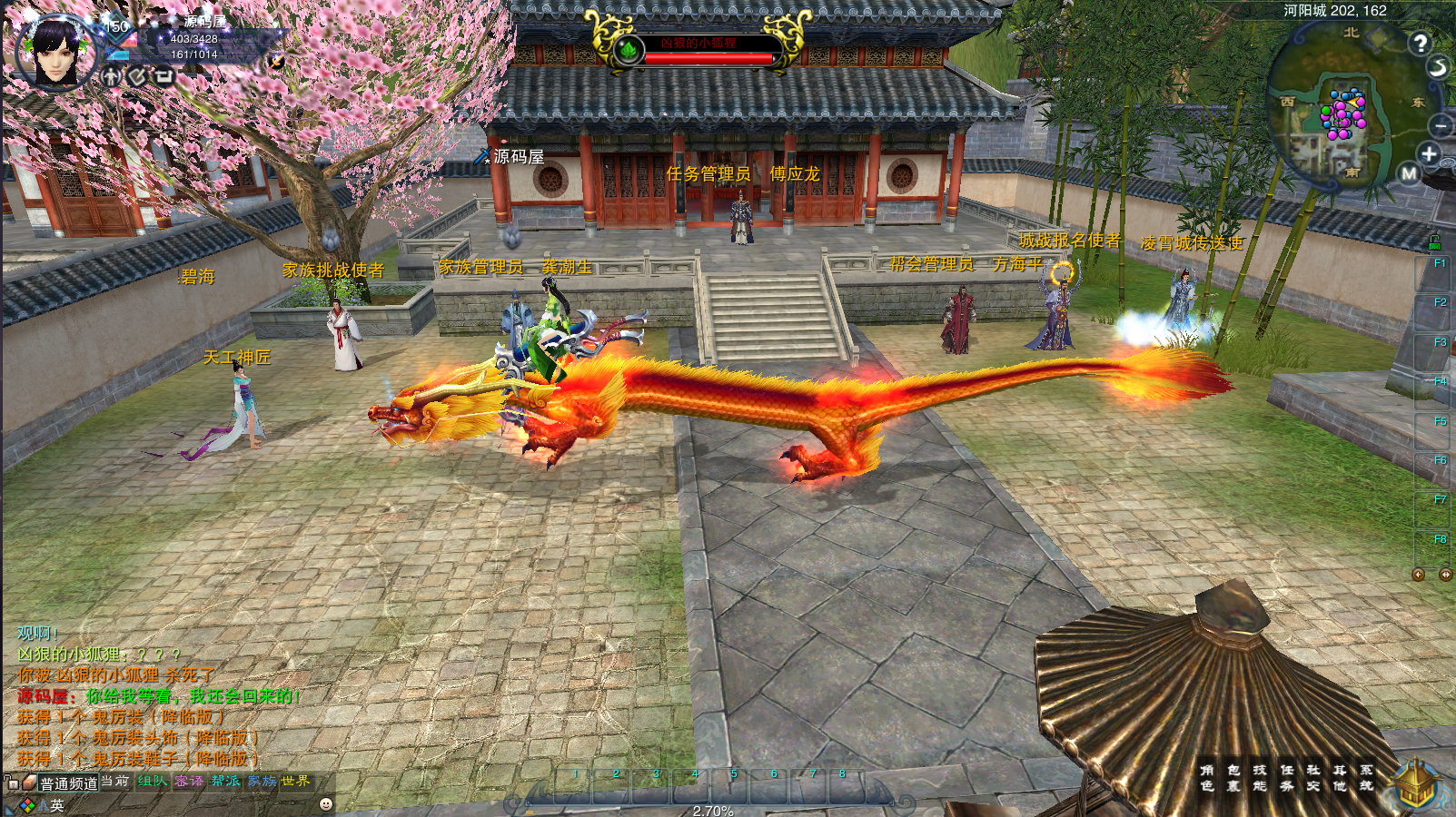Image resolution: width=1456 pixels, height=817 pixels.
Task: Zoom in the minimap with plus button
Action: [1429, 153]
